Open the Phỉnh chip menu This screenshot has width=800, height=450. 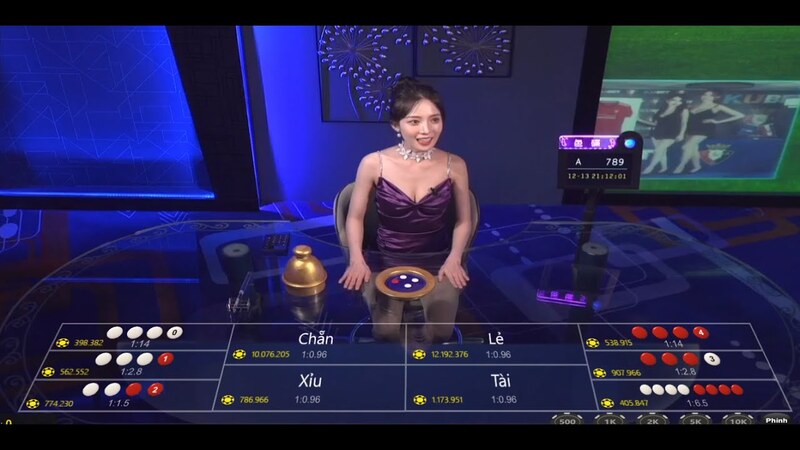tap(776, 421)
